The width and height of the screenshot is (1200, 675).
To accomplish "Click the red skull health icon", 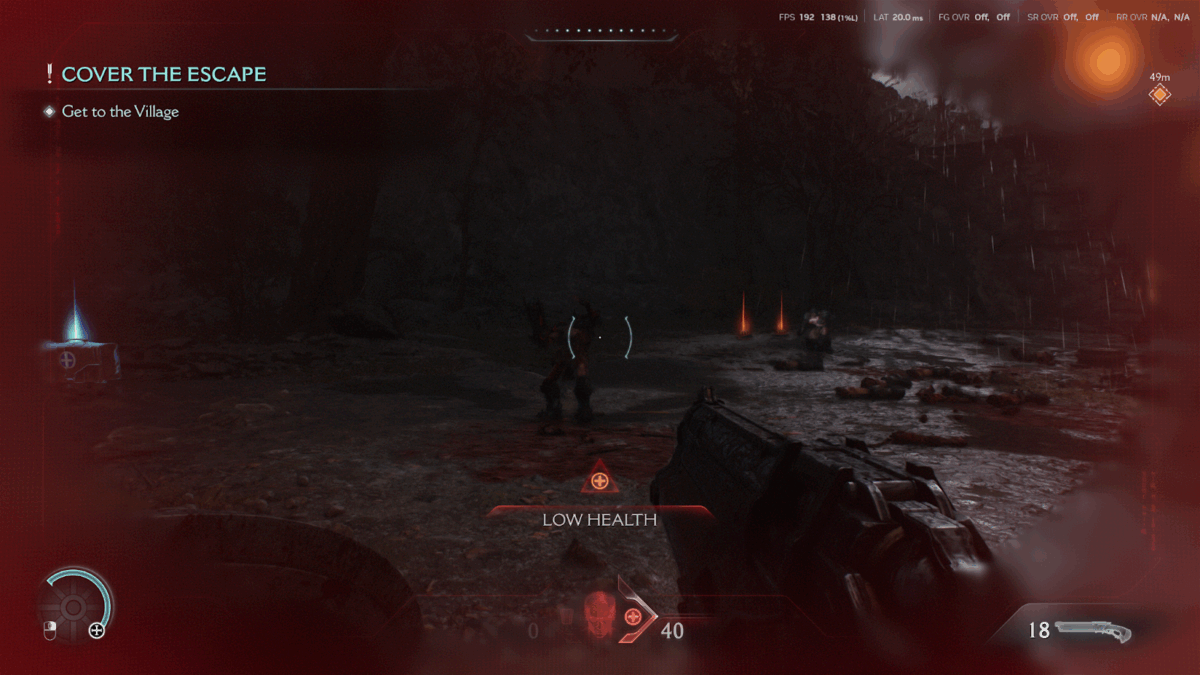I will 598,610.
